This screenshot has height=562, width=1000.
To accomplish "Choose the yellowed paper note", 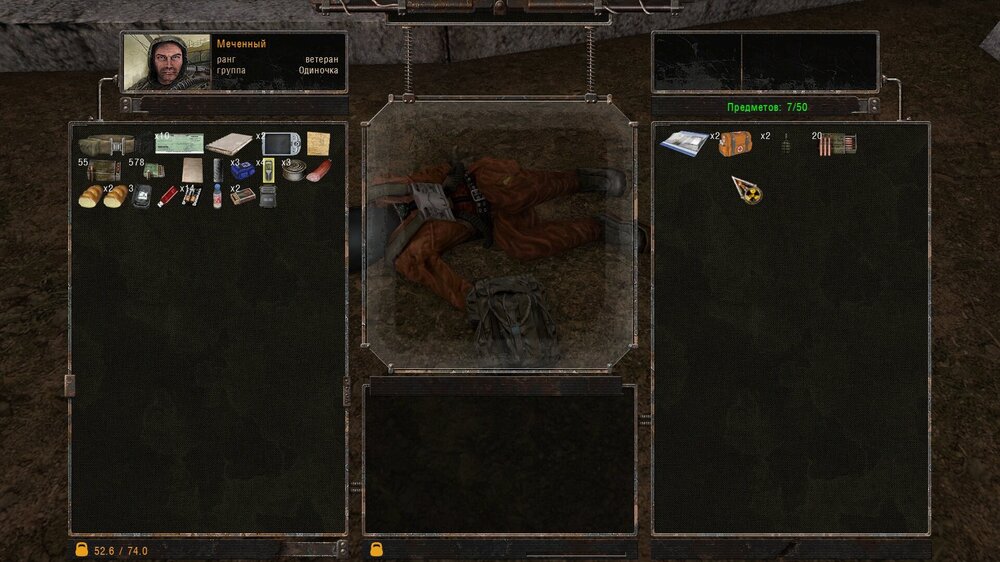I will (318, 143).
